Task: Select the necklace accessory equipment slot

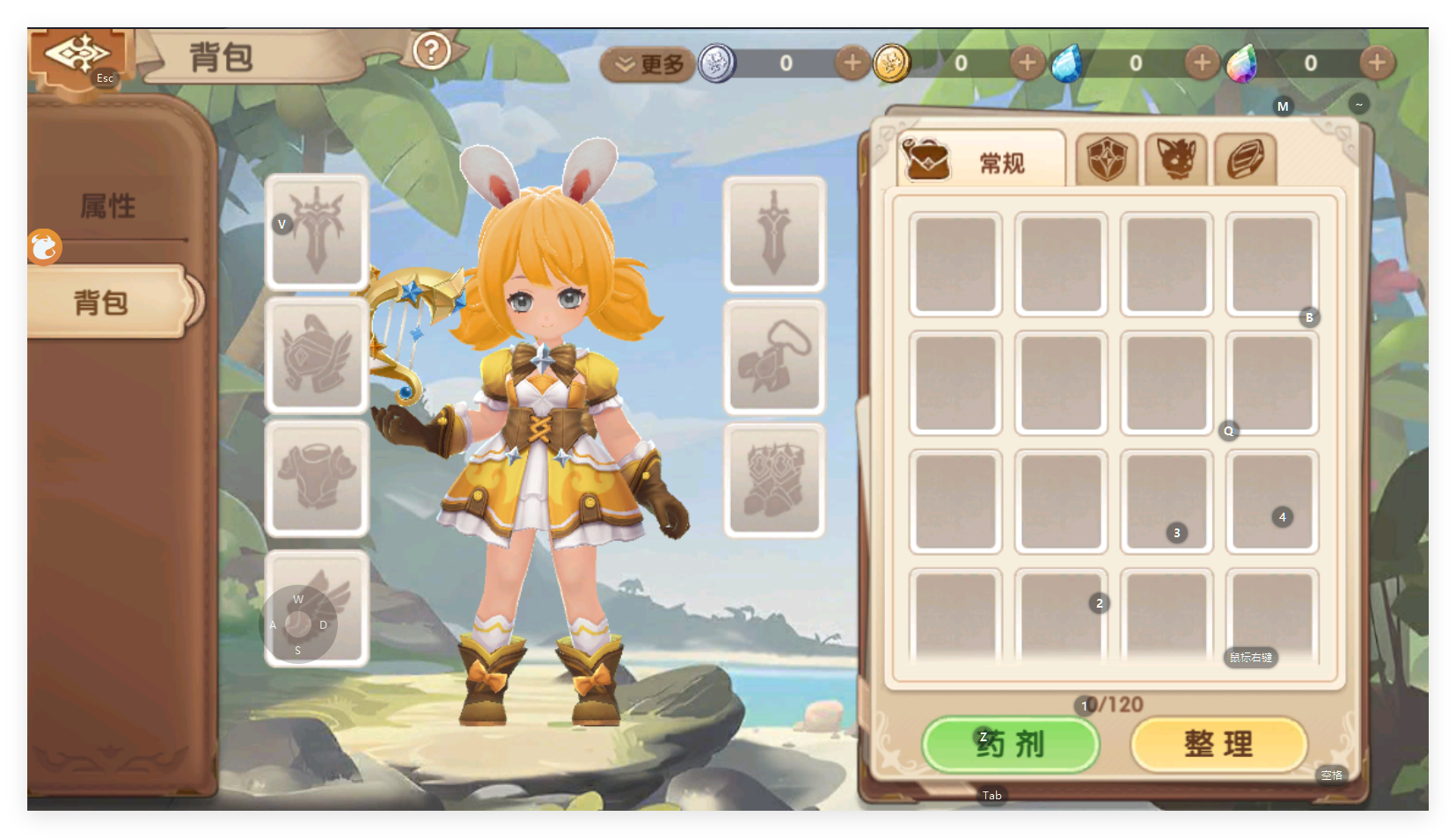Action: coord(774,356)
